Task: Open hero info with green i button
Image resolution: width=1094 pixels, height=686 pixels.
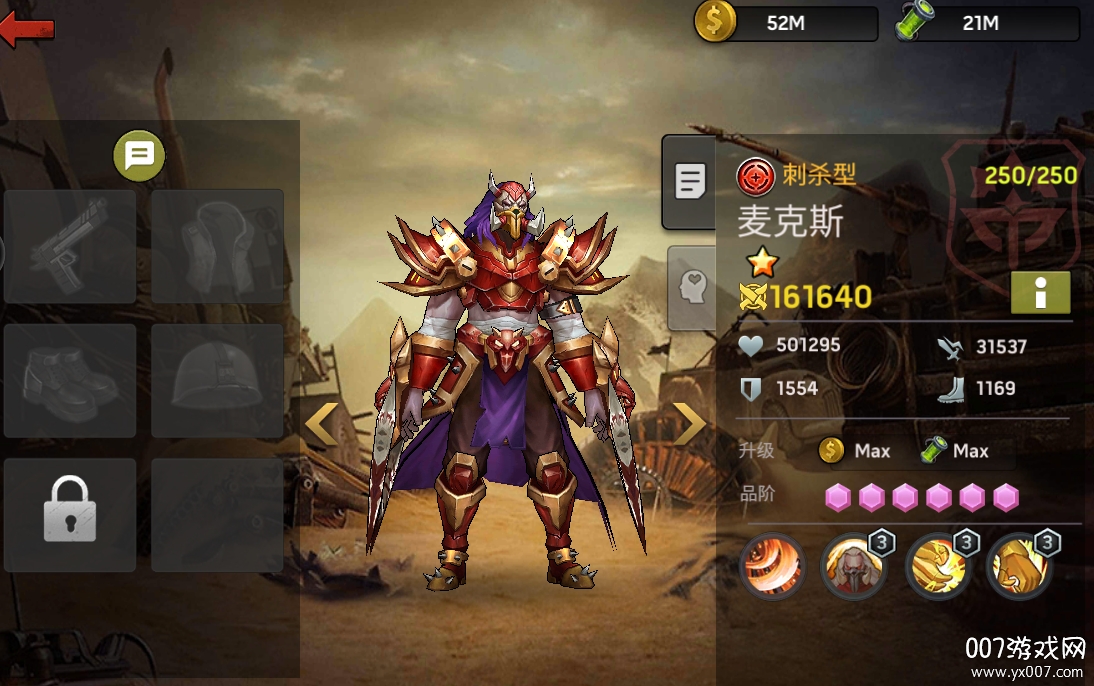Action: click(x=1040, y=293)
